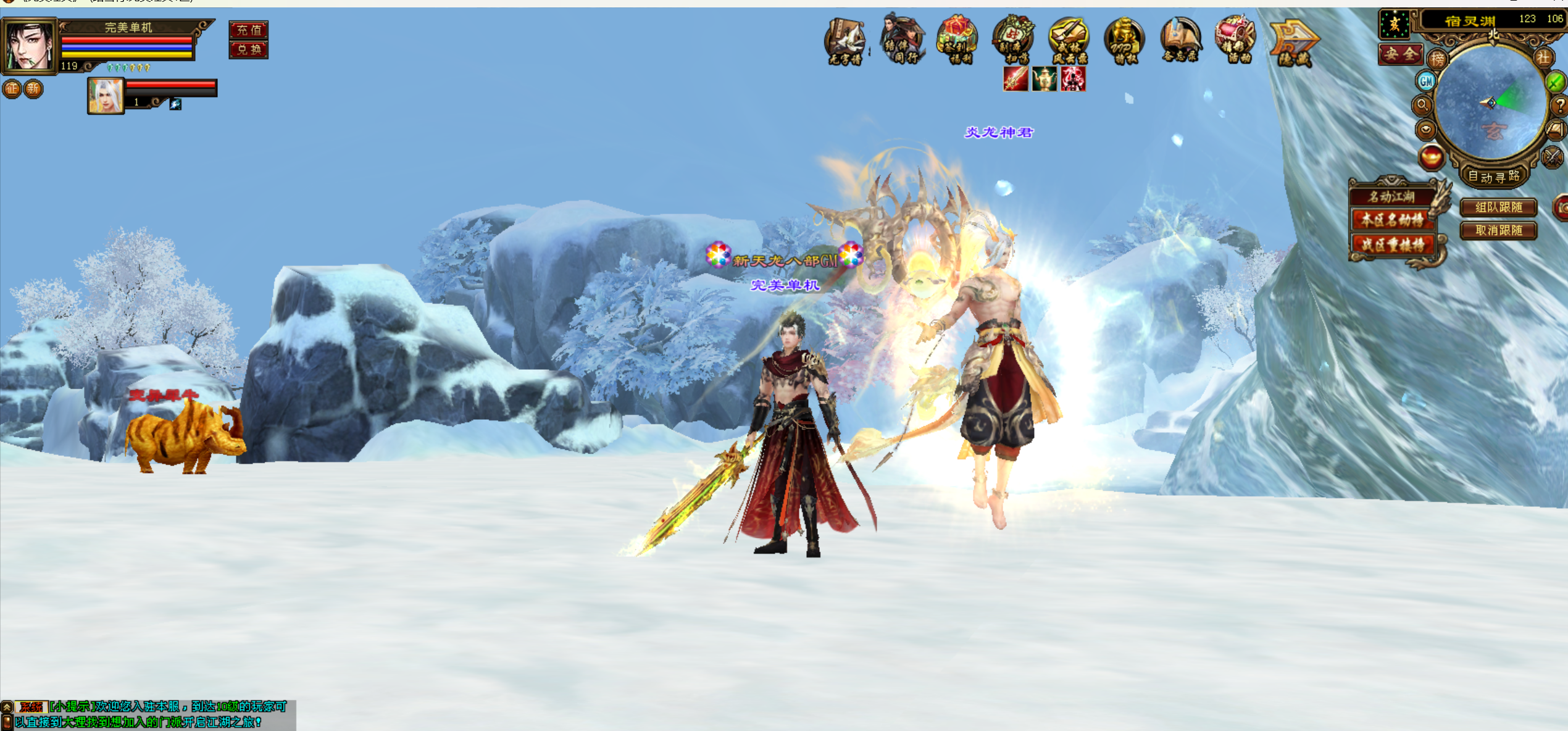Click the 取消跟随 cancel follow button
This screenshot has width=1568, height=731.
1498,230
